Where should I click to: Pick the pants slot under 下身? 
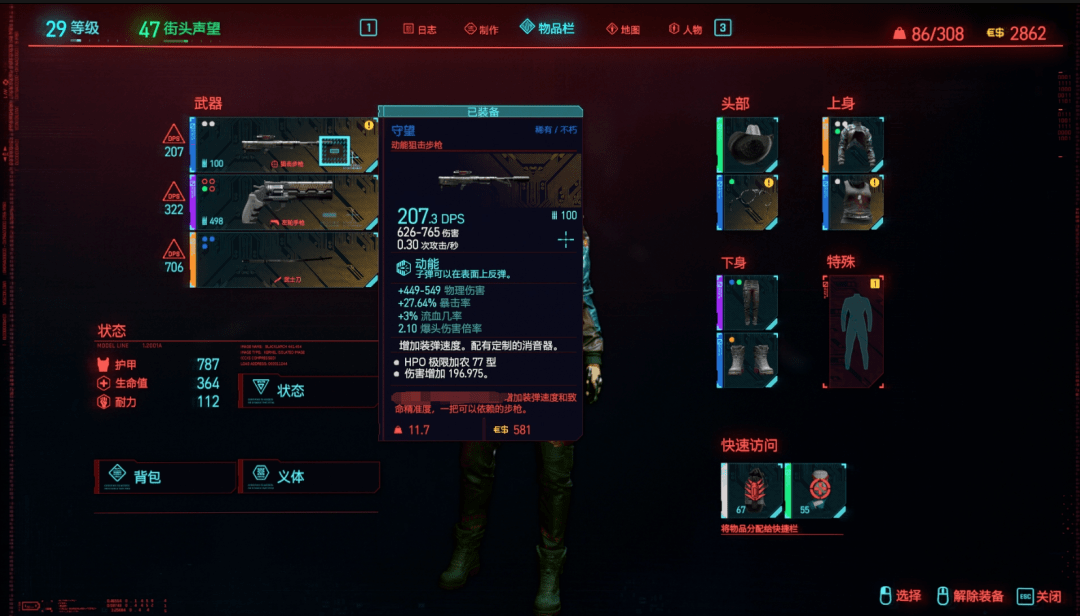748,303
